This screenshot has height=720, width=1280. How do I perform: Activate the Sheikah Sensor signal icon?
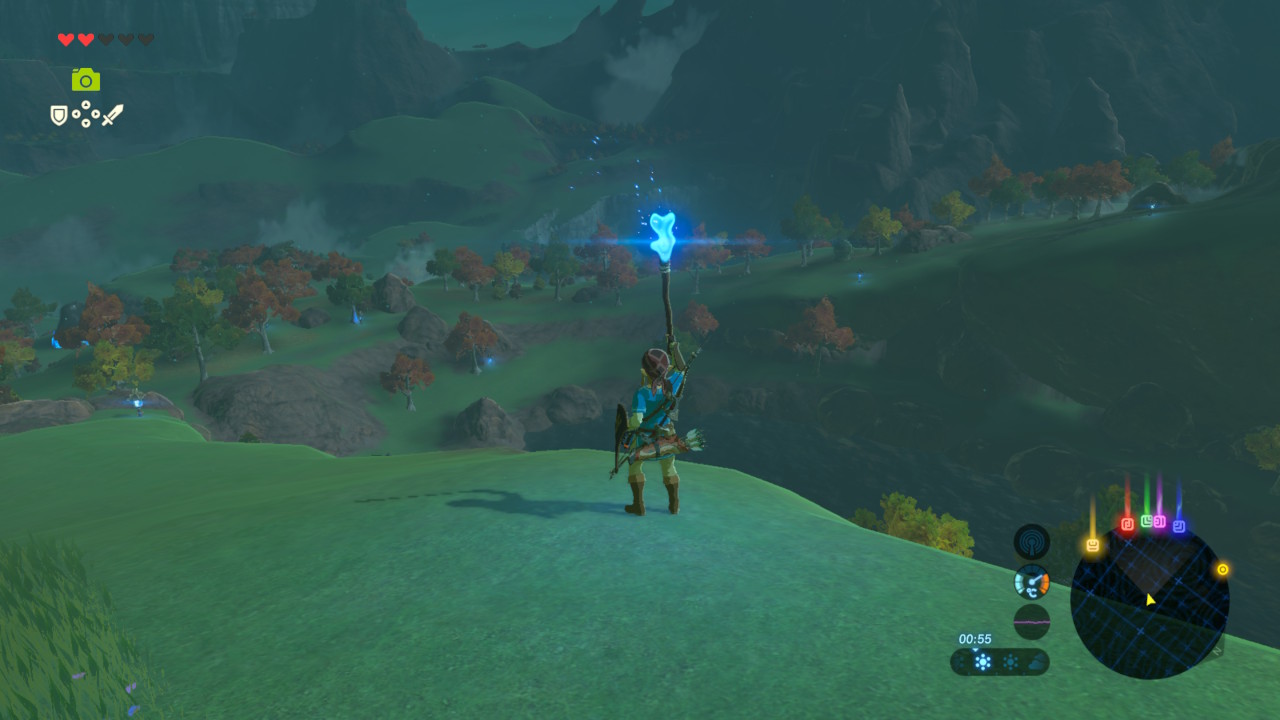coord(1031,542)
